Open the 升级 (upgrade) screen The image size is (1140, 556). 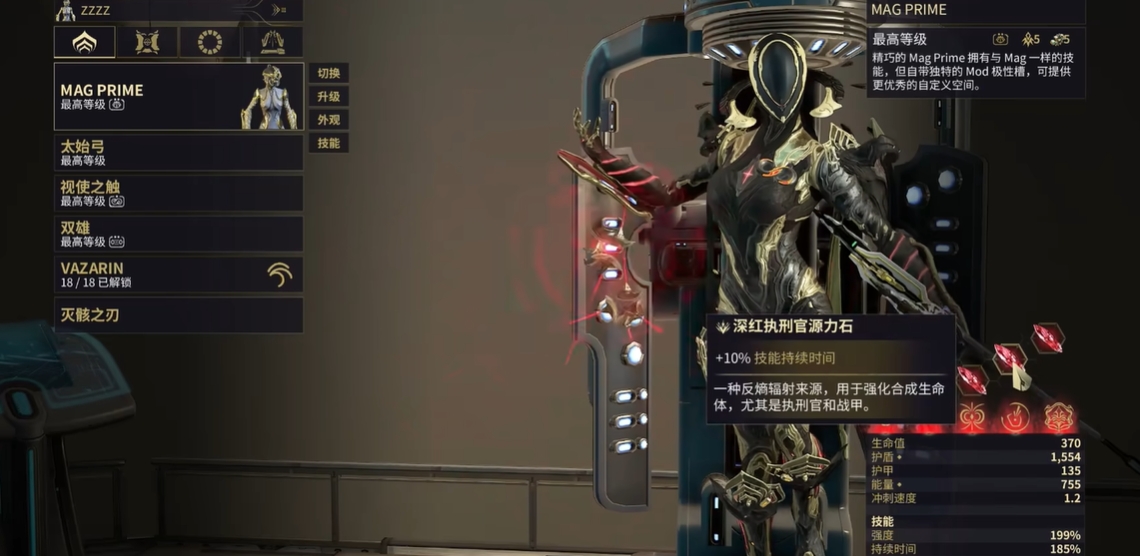pos(328,97)
